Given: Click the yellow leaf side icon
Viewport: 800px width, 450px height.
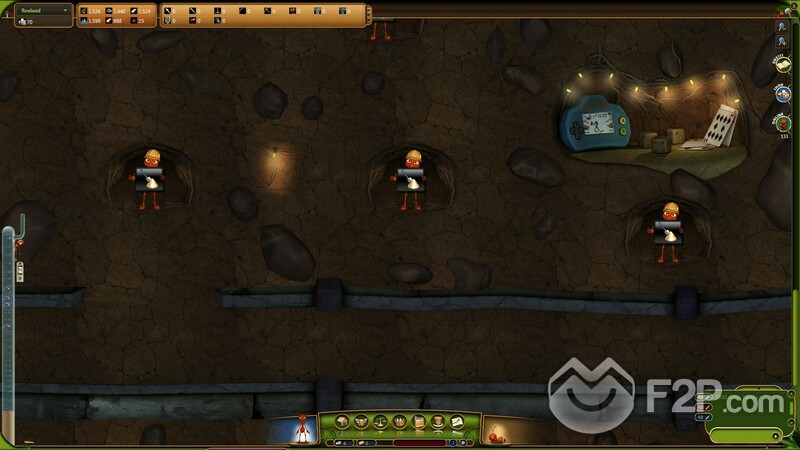Looking at the screenshot, I should [782, 64].
